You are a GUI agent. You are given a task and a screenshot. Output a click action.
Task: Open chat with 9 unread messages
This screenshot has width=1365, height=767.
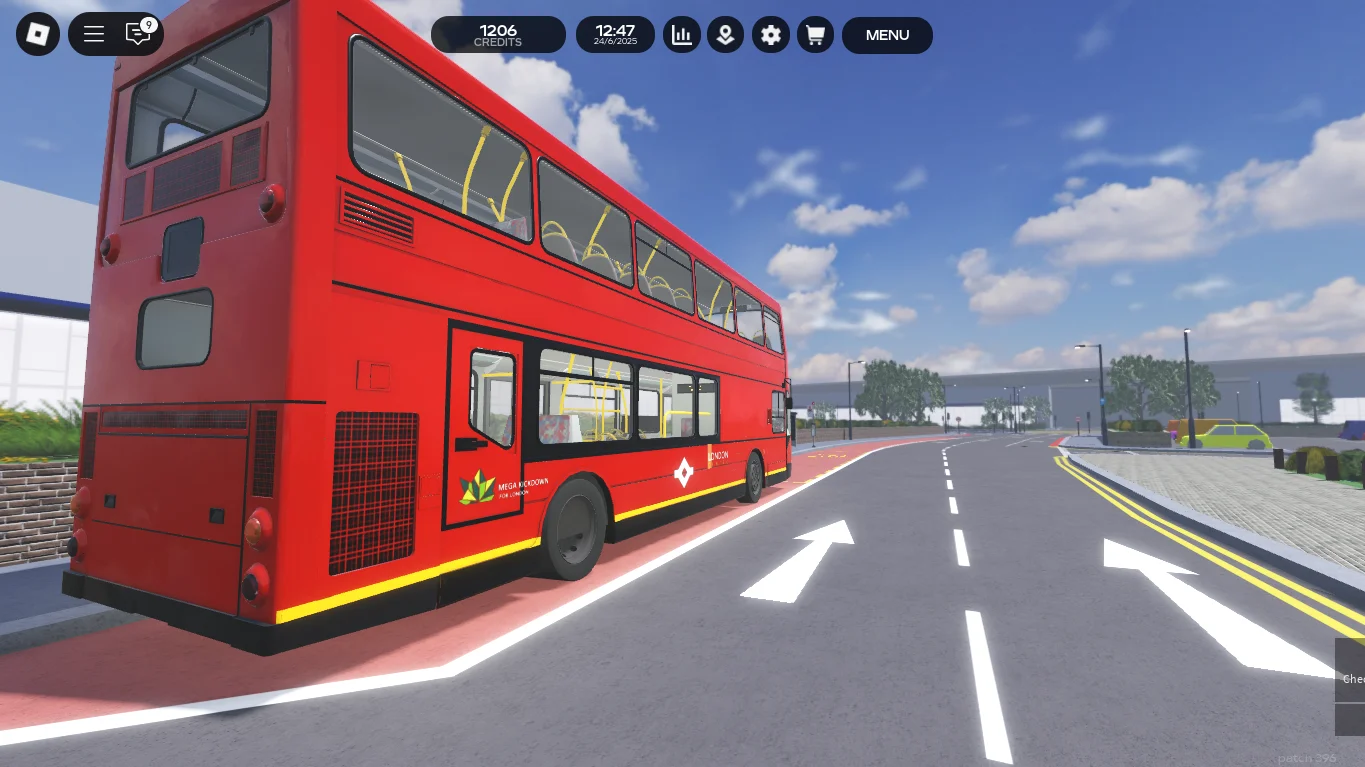tap(138, 34)
